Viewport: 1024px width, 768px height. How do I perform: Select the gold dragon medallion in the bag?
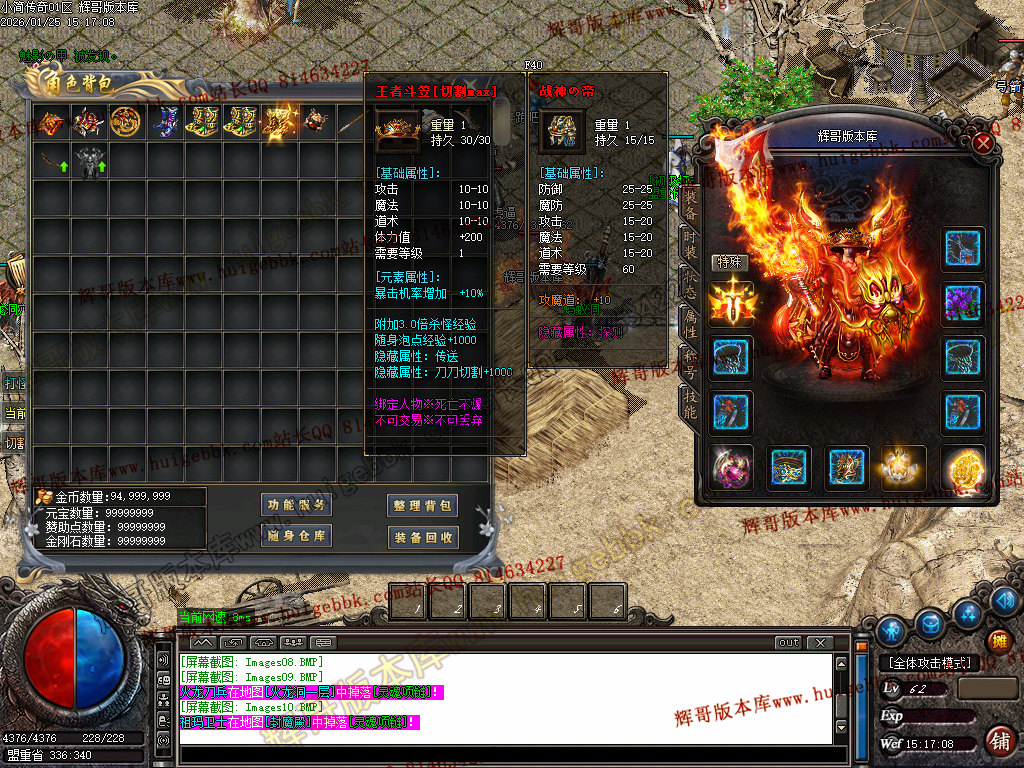(124, 121)
